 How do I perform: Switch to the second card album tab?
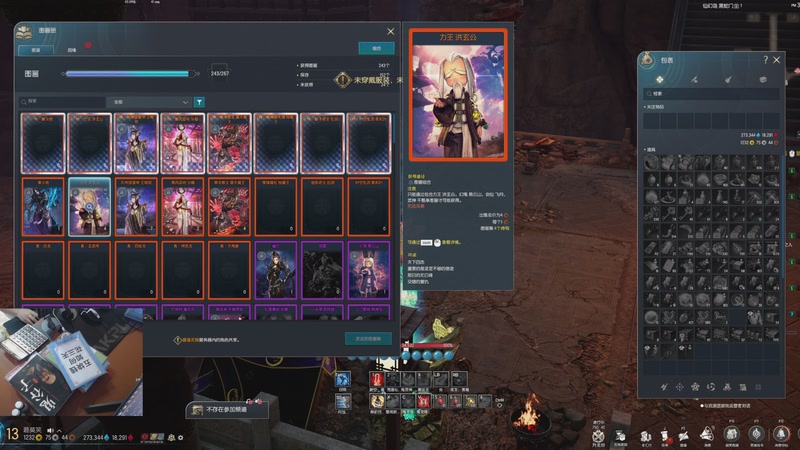tap(71, 48)
